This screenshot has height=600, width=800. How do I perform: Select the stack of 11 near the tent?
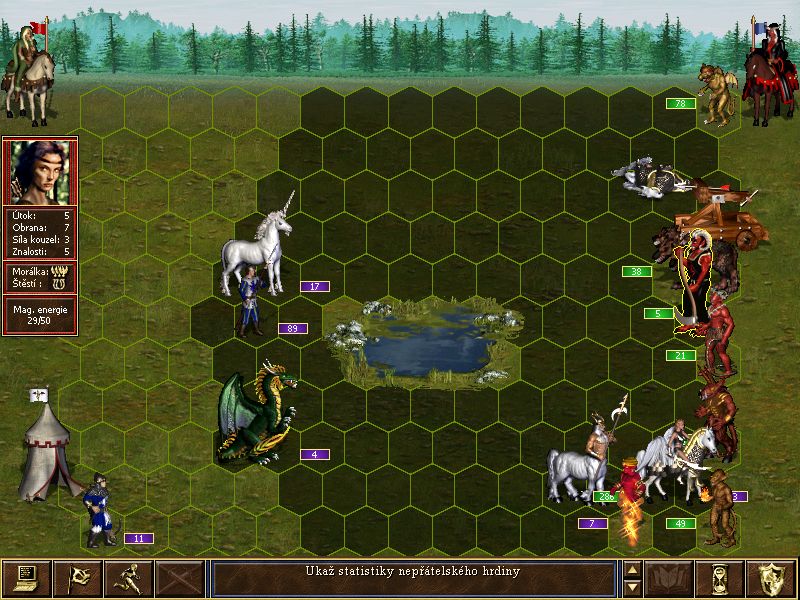[x=98, y=510]
